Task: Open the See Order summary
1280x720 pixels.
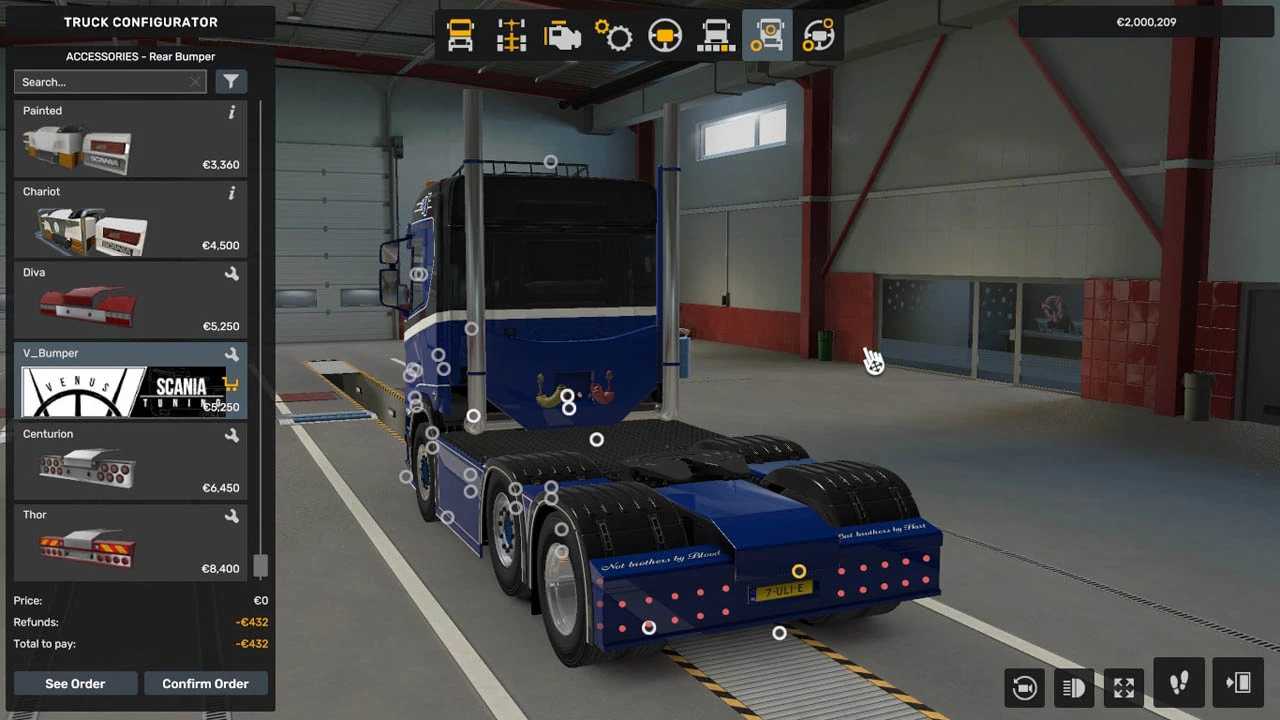Action: point(75,684)
